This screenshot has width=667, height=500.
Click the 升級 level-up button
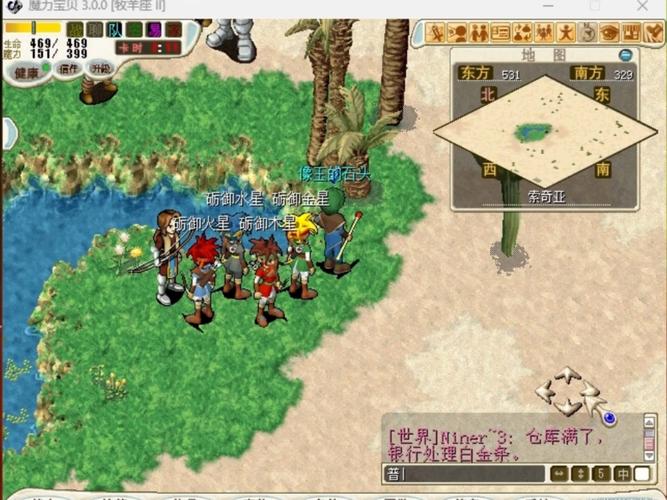(100, 69)
